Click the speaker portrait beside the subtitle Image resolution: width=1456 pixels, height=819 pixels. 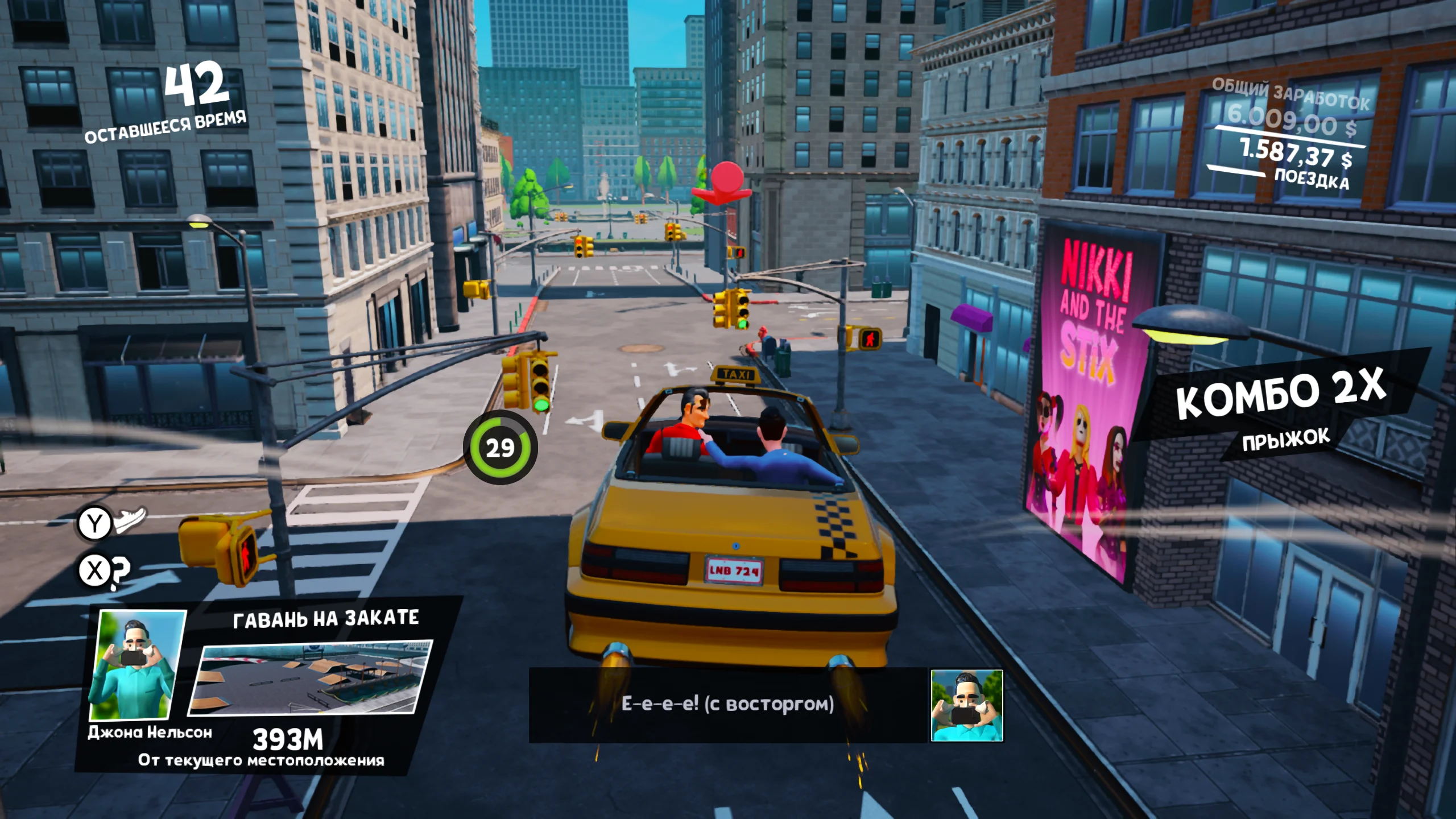966,706
